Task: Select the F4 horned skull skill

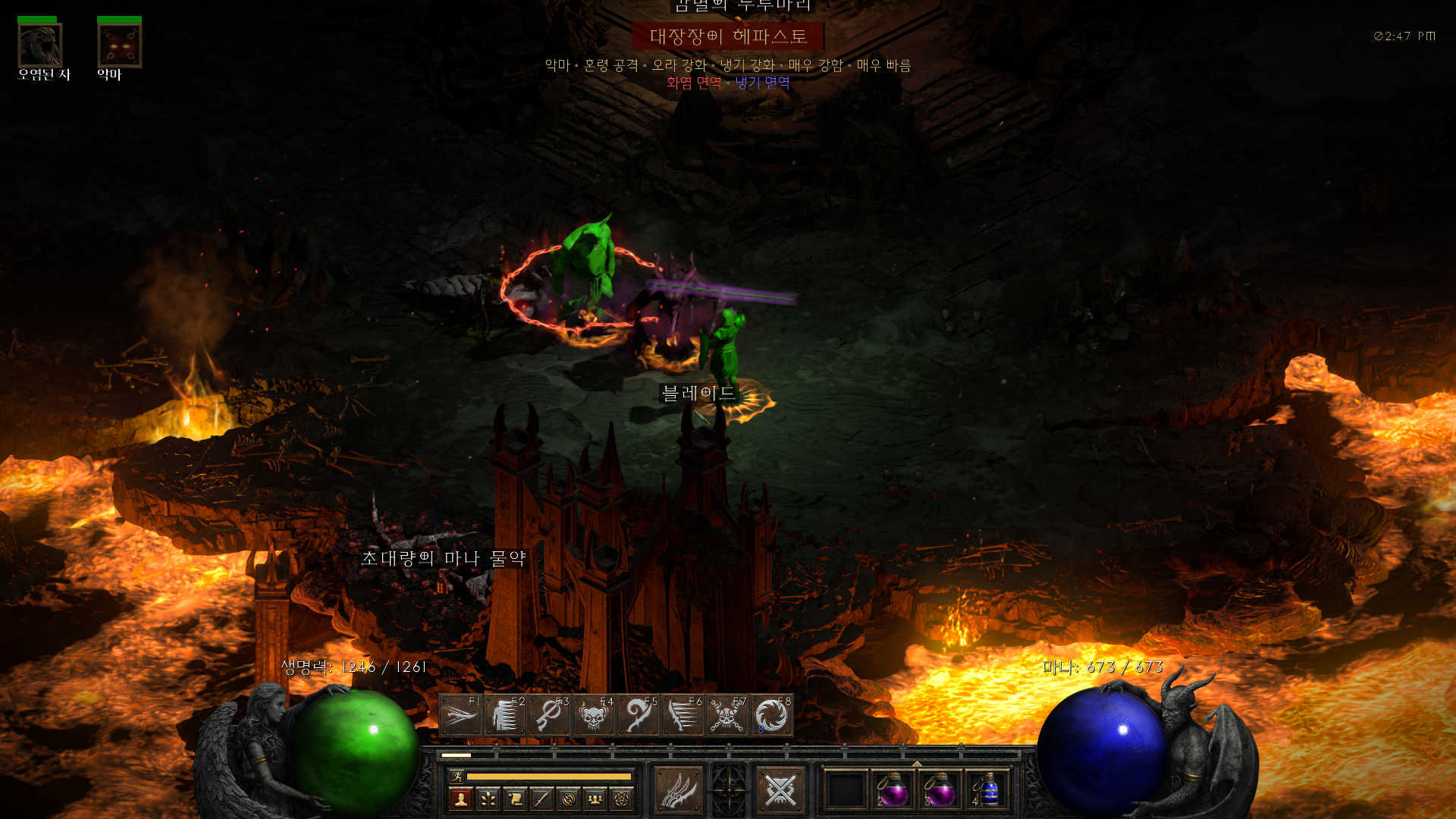Action: 594,714
